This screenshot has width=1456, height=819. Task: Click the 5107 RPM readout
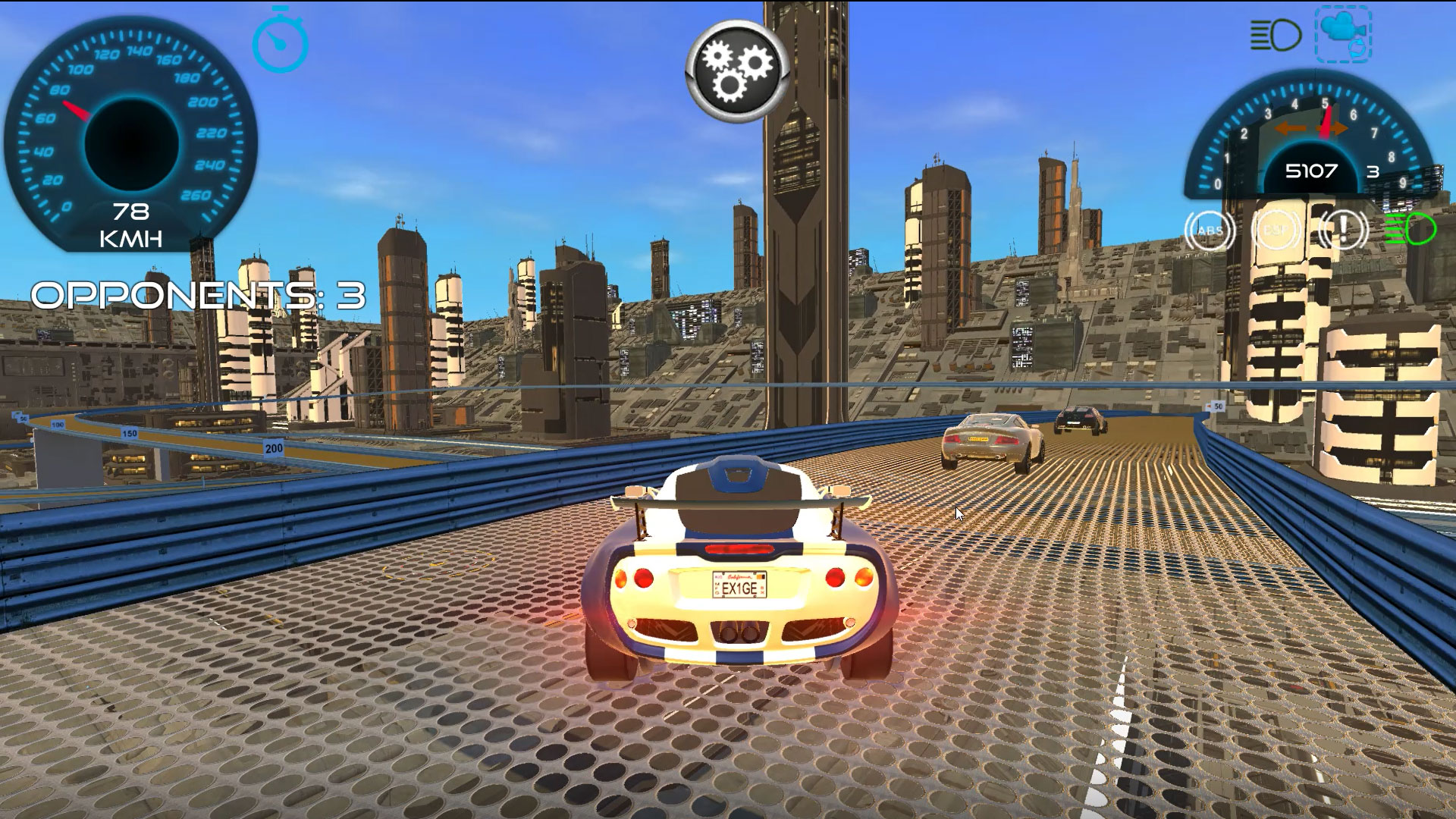point(1312,171)
